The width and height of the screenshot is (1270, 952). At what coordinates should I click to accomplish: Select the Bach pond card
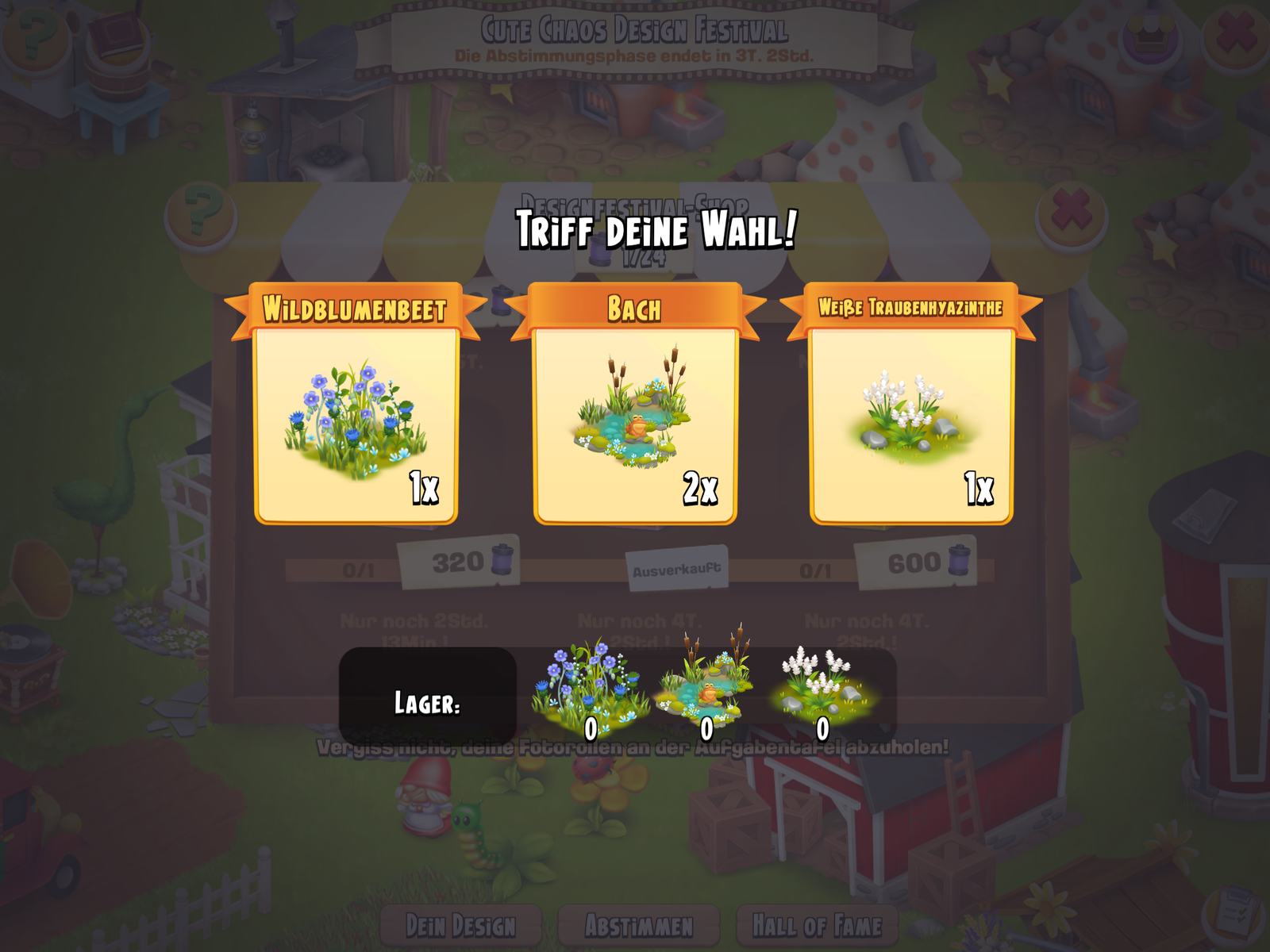[635, 424]
